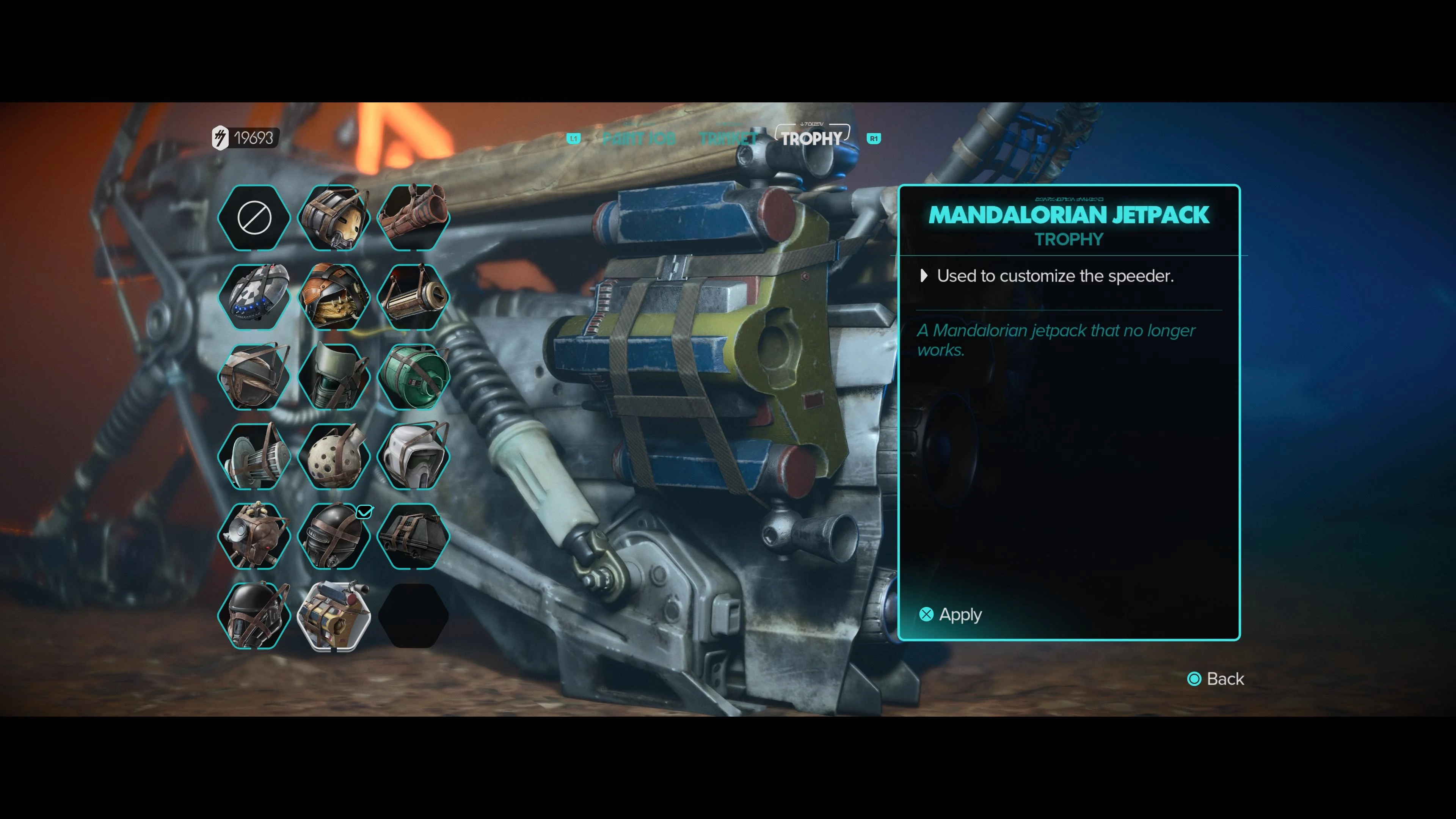The height and width of the screenshot is (819, 1456).
Task: Choose the orange leather helmet with spiked fur
Action: point(334,297)
